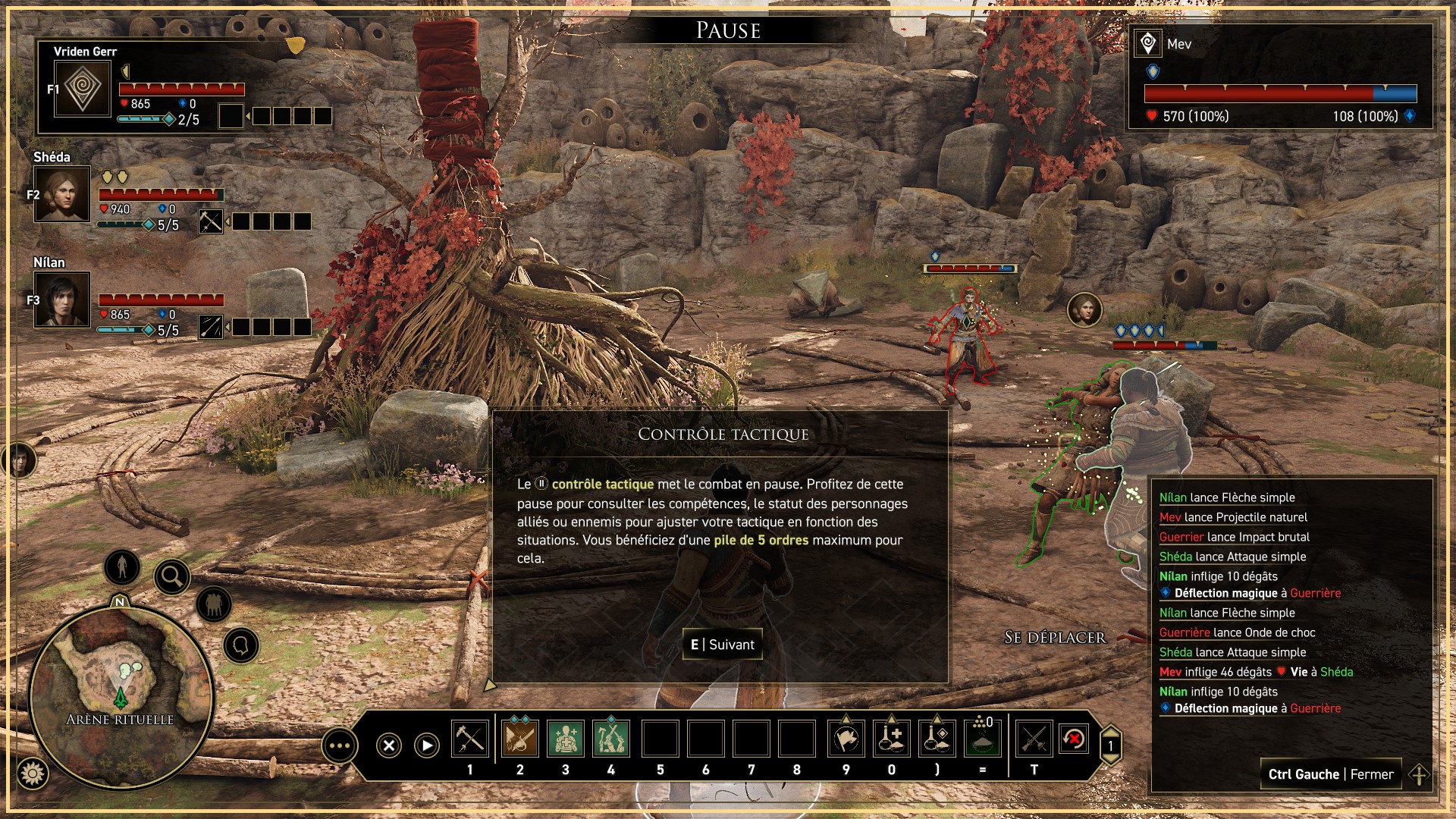This screenshot has width=1456, height=819.
Task: Click the sun icon below the minimap
Action: (x=33, y=773)
